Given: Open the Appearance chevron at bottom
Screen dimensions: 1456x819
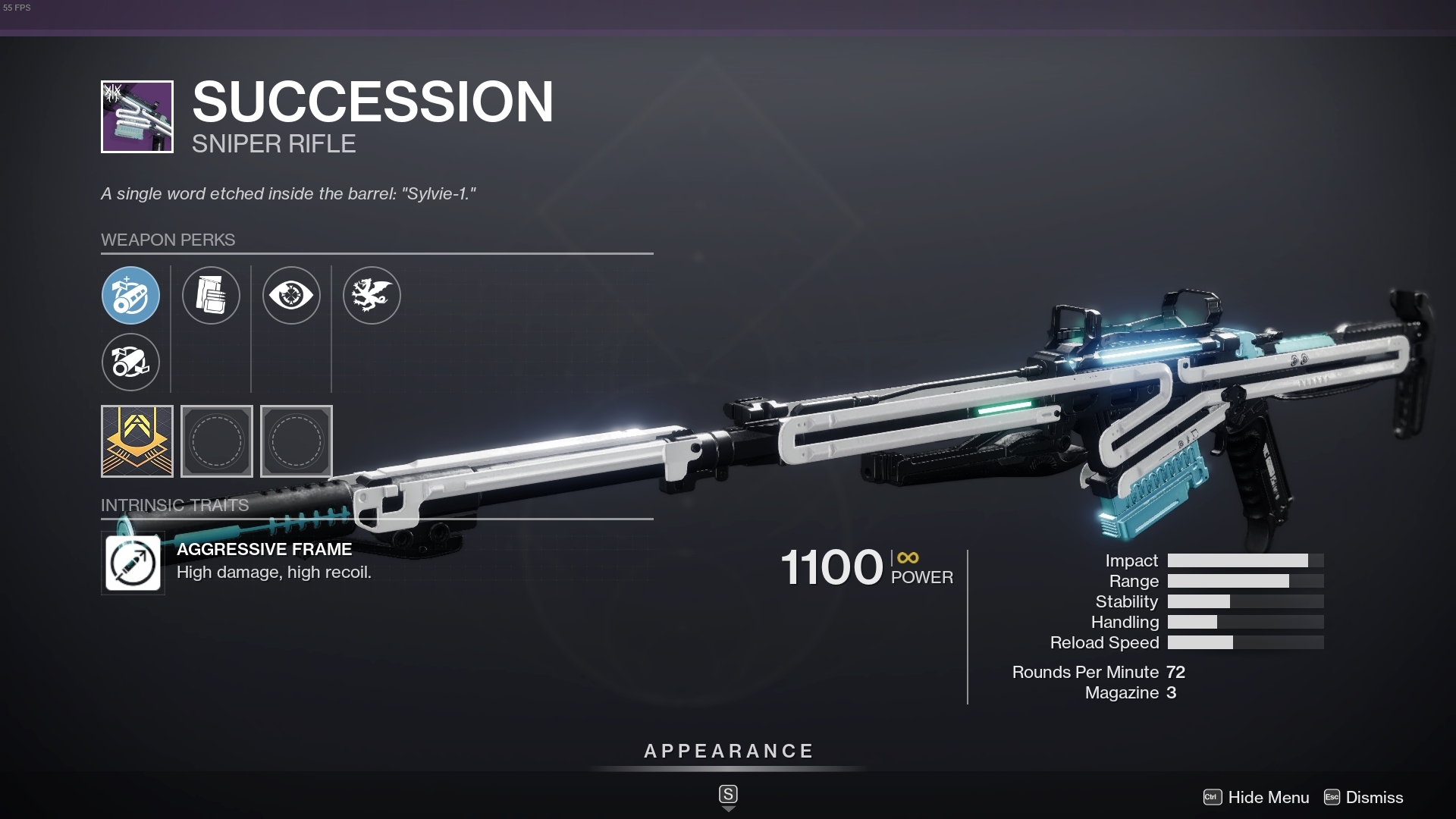Looking at the screenshot, I should [728, 808].
